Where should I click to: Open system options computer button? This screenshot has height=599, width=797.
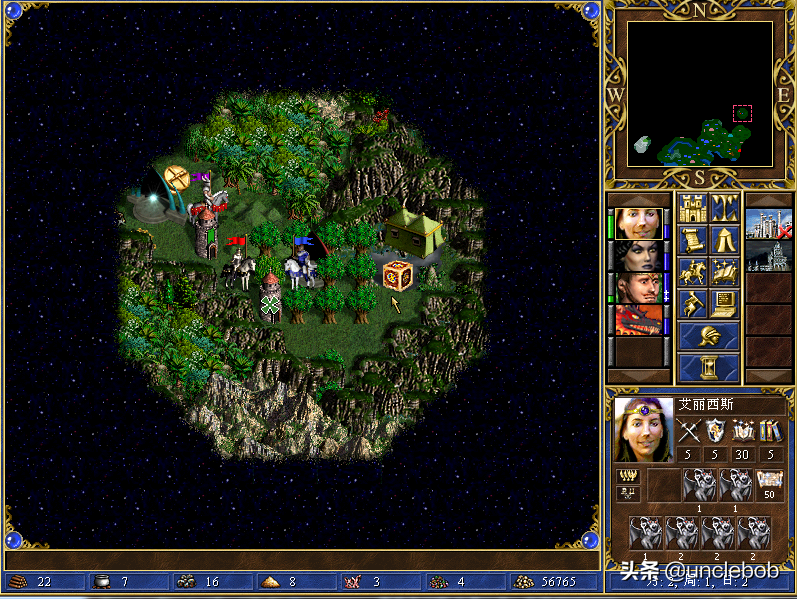pos(724,302)
